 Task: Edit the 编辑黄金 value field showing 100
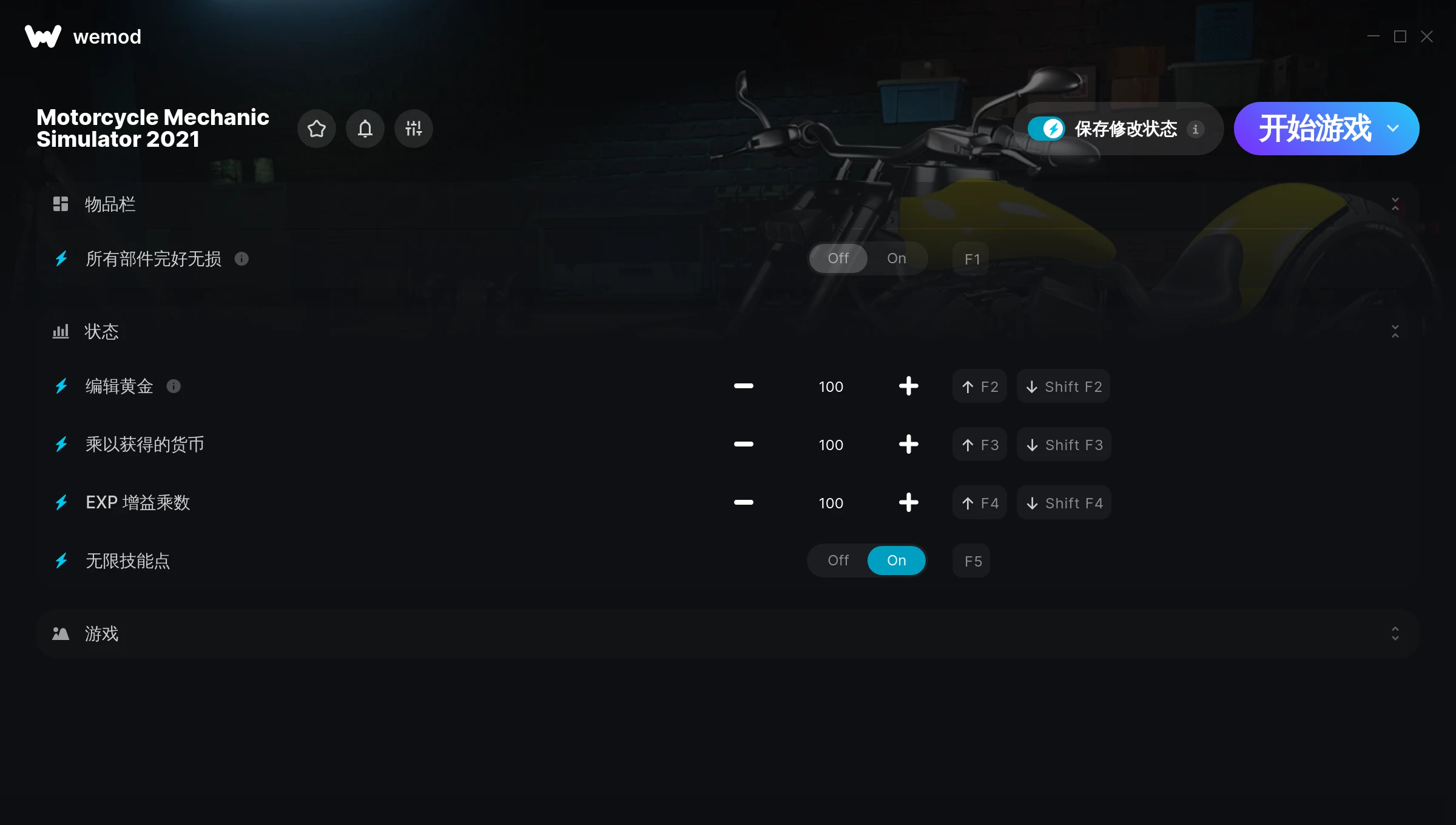tap(831, 386)
